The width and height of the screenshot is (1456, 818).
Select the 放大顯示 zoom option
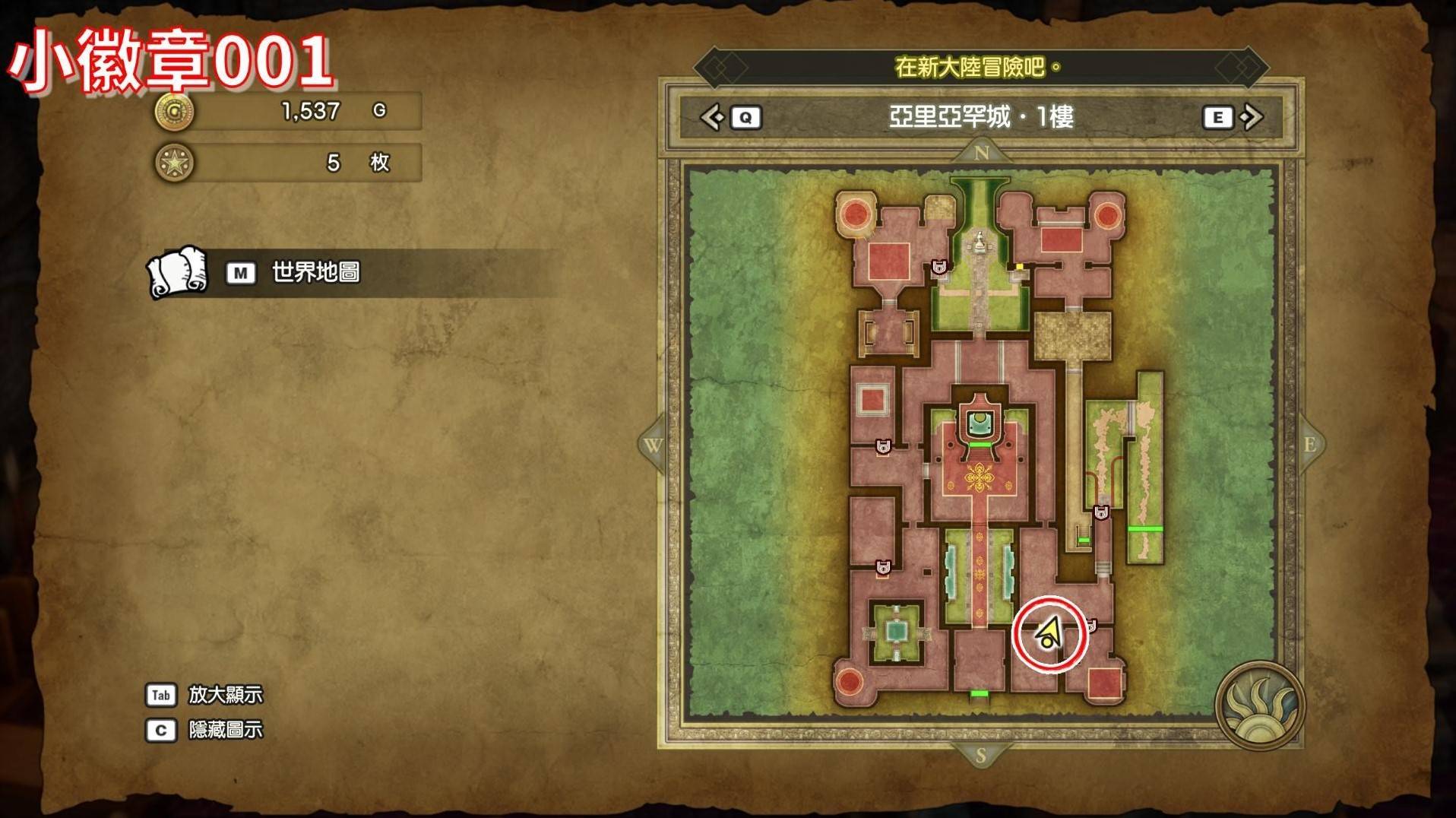pyautogui.click(x=225, y=694)
